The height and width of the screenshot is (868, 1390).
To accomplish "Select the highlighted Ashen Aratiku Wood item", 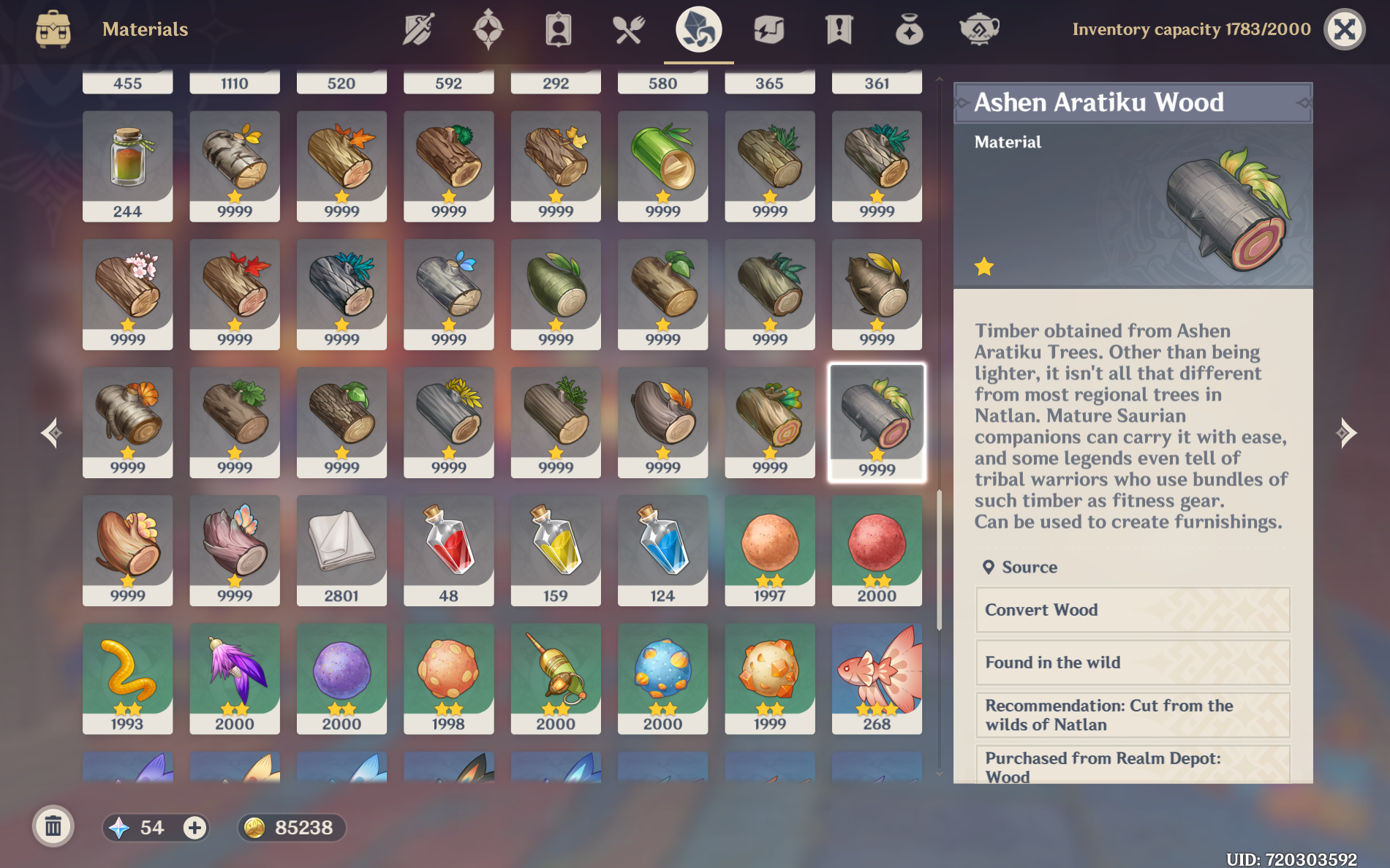I will click(877, 423).
